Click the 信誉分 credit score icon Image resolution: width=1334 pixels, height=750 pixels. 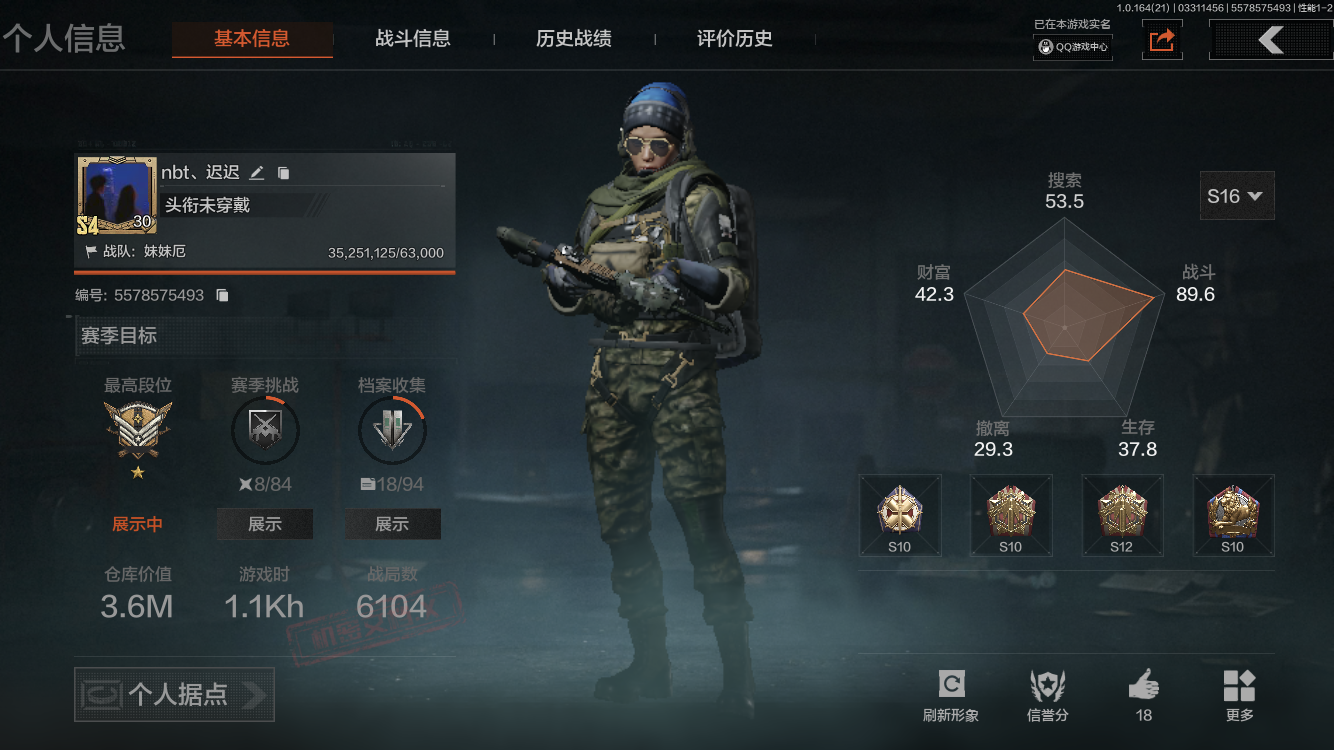pyautogui.click(x=1046, y=687)
